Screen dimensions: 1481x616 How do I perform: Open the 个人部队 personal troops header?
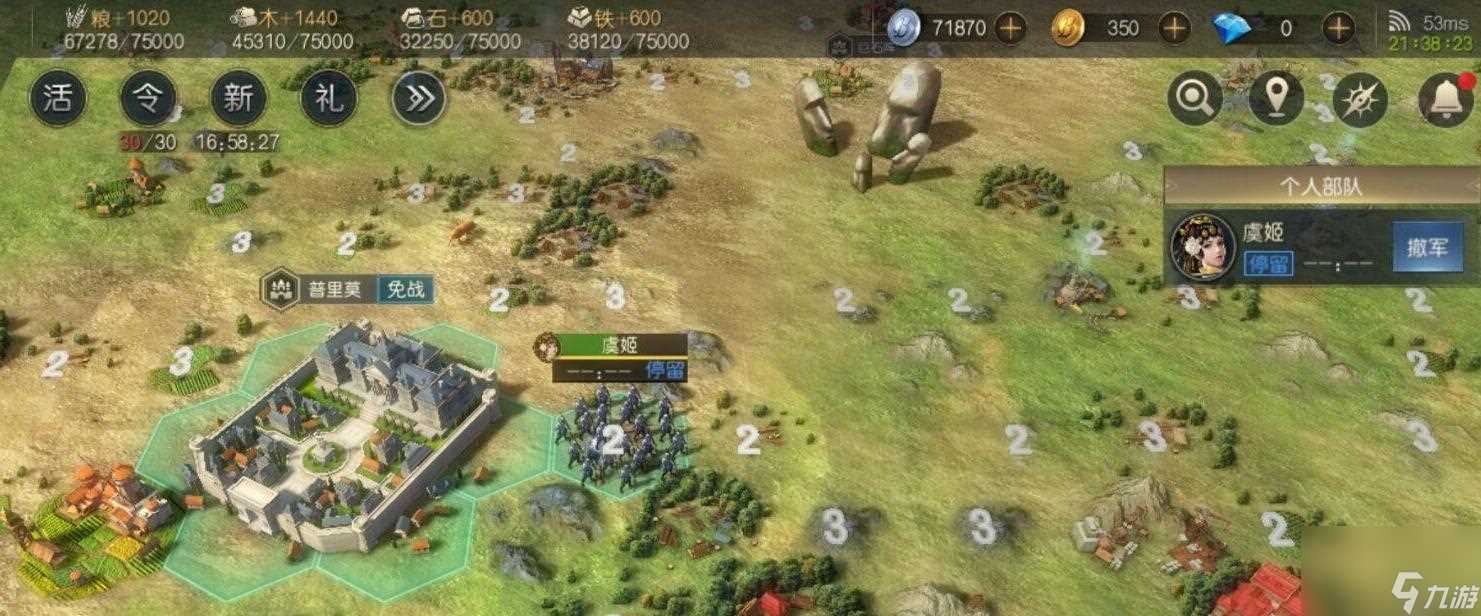[x=1321, y=186]
